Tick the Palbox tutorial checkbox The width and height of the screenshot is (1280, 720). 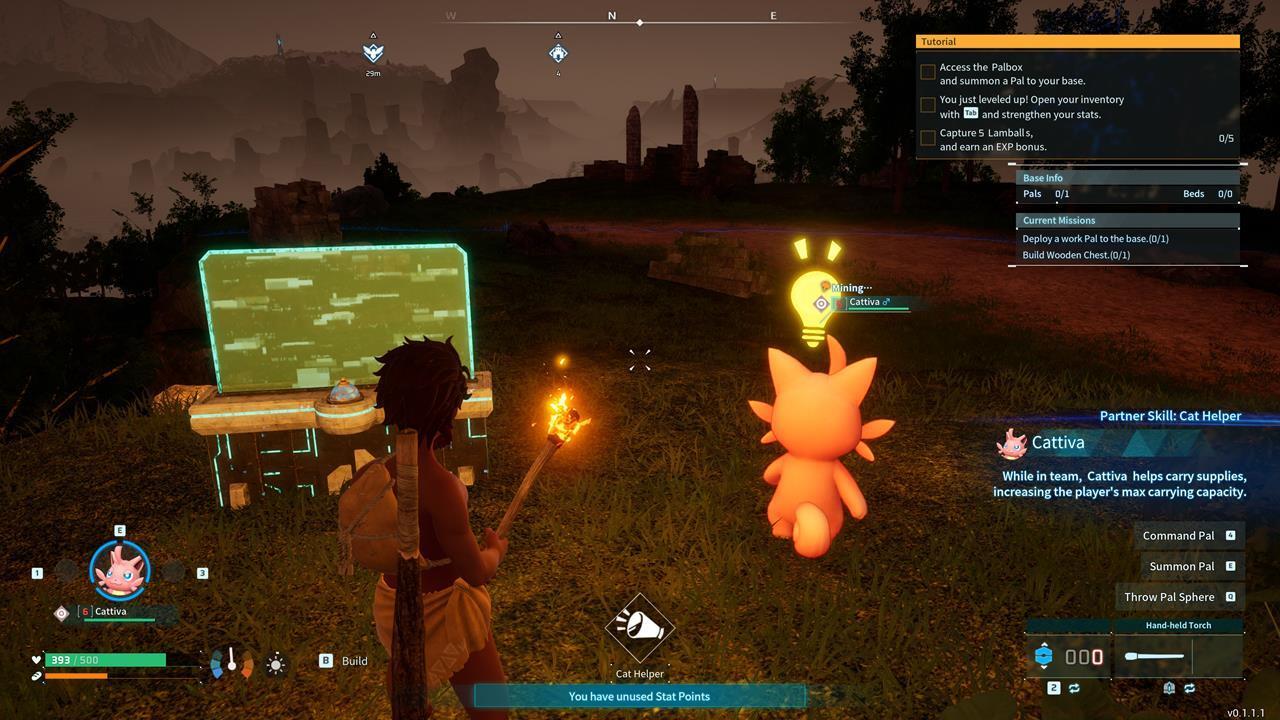click(928, 73)
